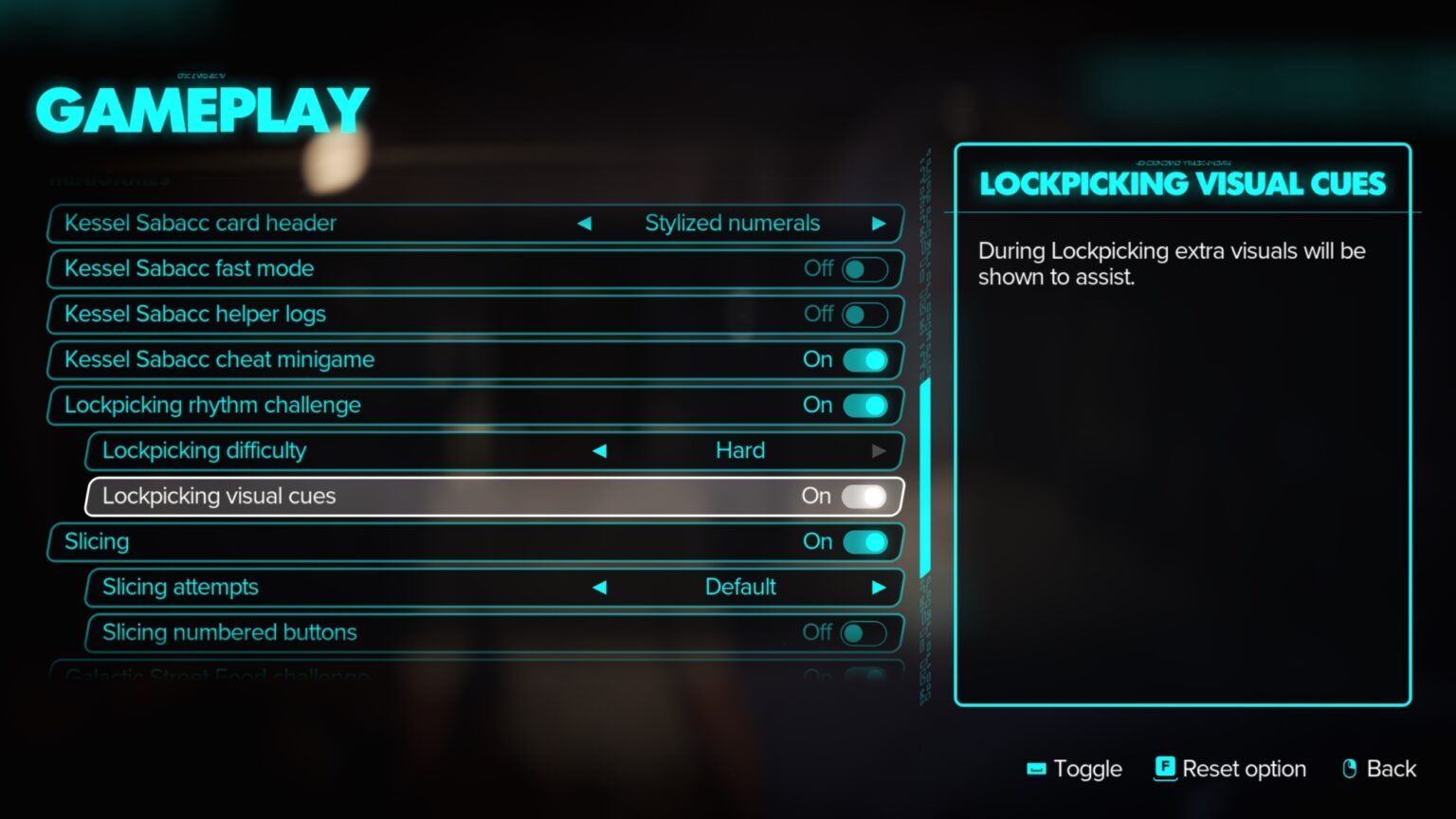1456x819 pixels.
Task: Click the Back label
Action: coord(1392,769)
